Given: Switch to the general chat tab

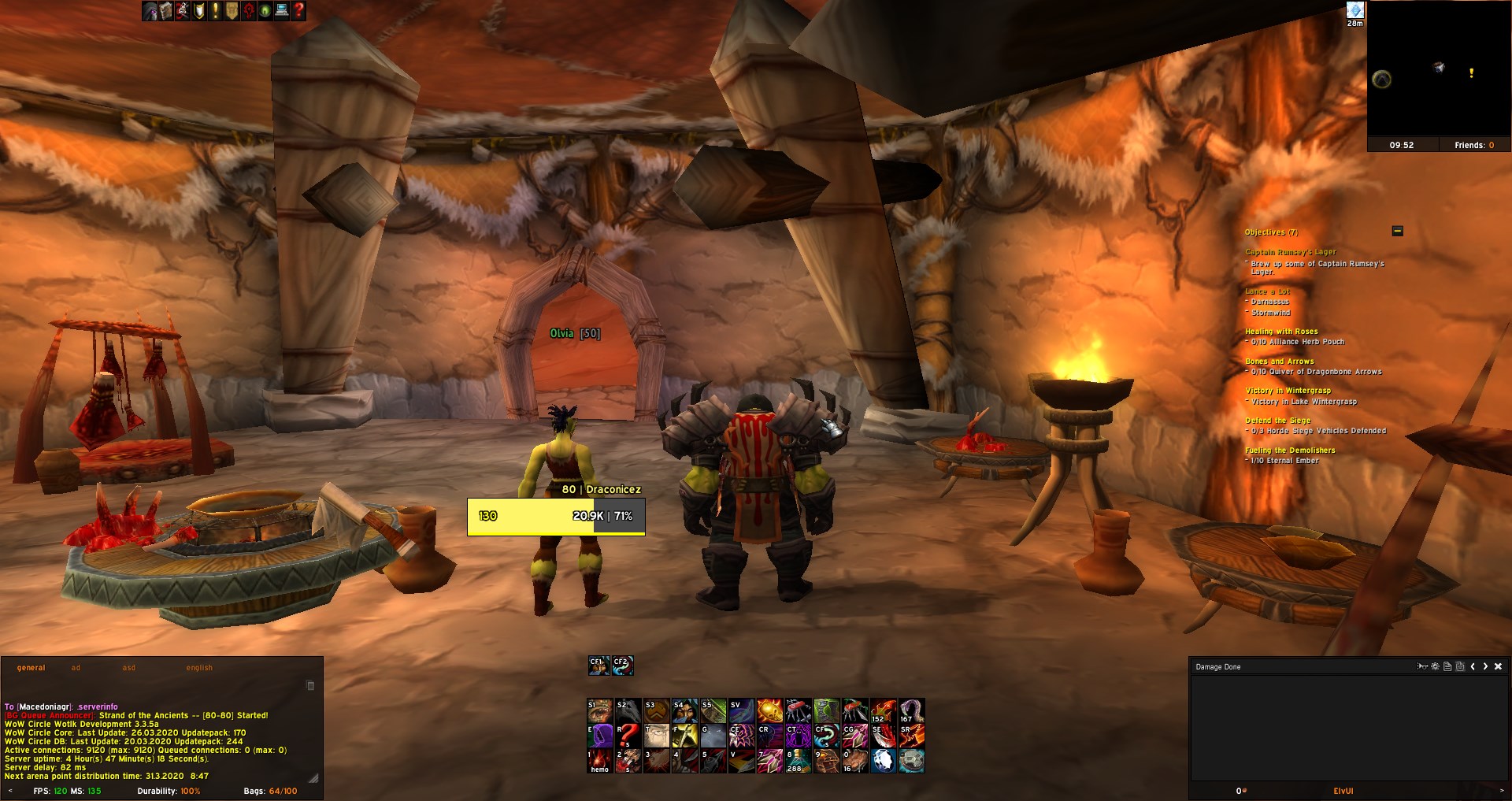Looking at the screenshot, I should point(31,668).
